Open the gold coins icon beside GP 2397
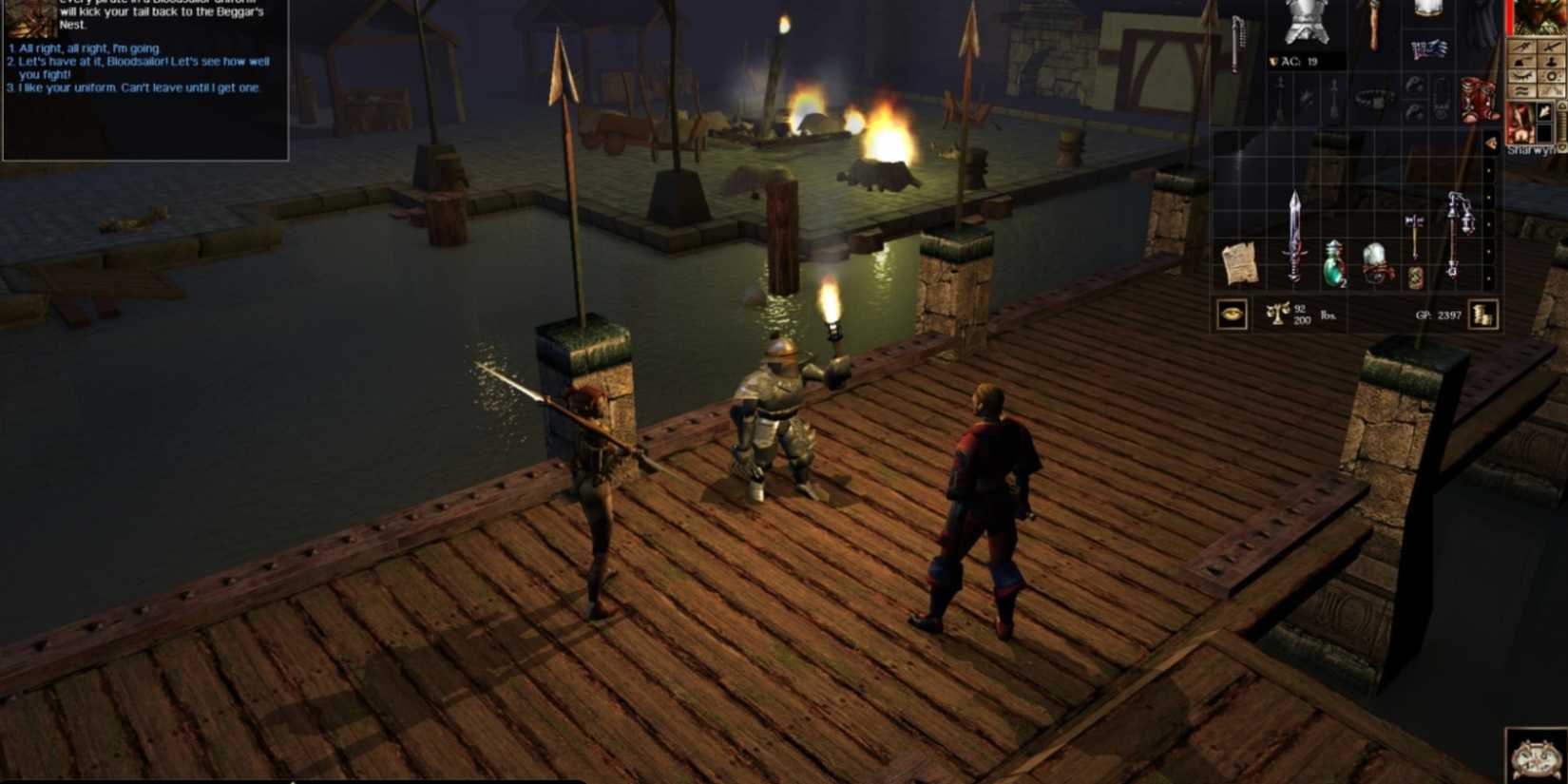1568x784 pixels. (1481, 316)
